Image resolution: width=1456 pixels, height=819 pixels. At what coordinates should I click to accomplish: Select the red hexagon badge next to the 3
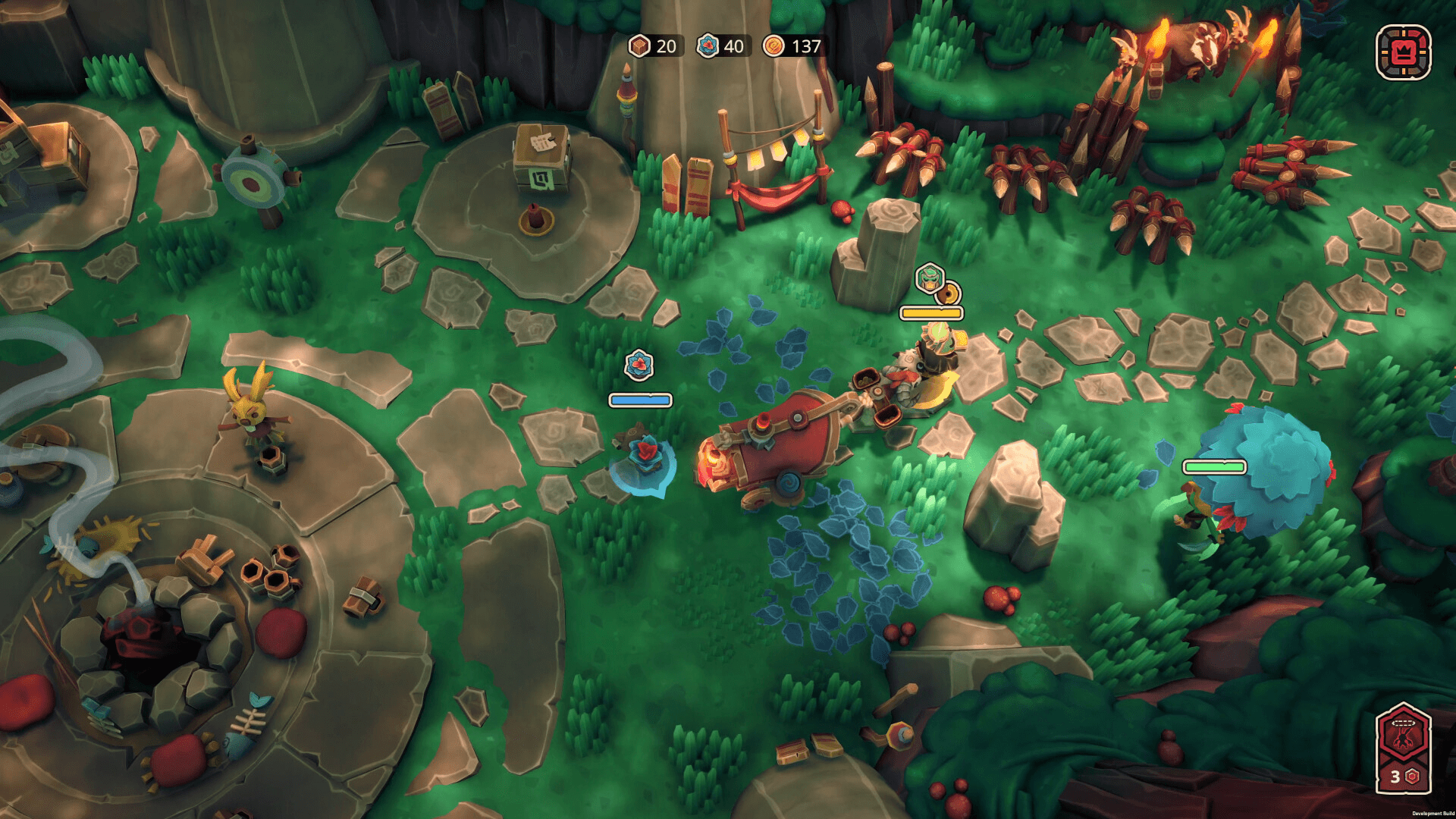point(1412,775)
